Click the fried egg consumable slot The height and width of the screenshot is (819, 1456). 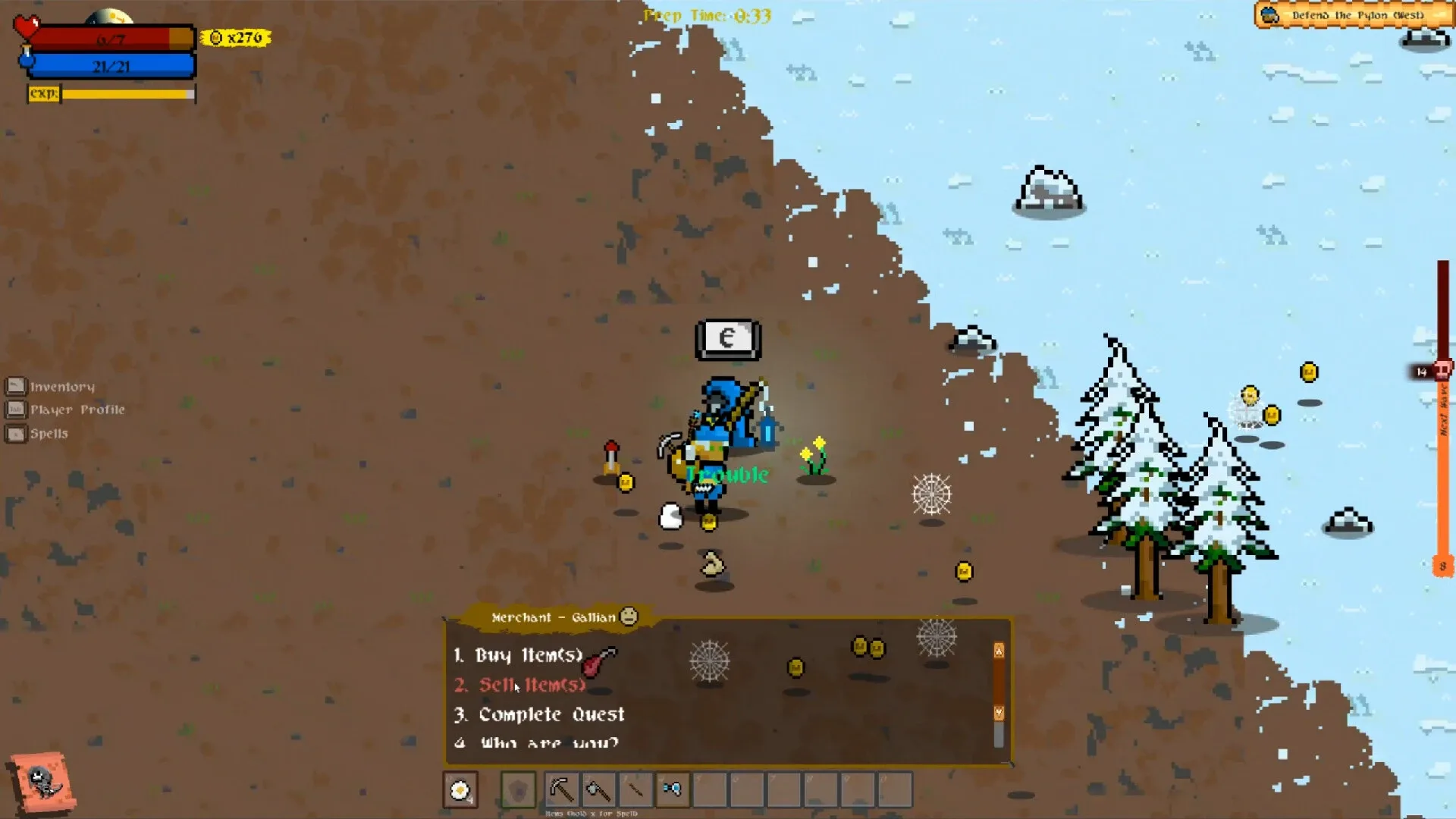(x=460, y=789)
